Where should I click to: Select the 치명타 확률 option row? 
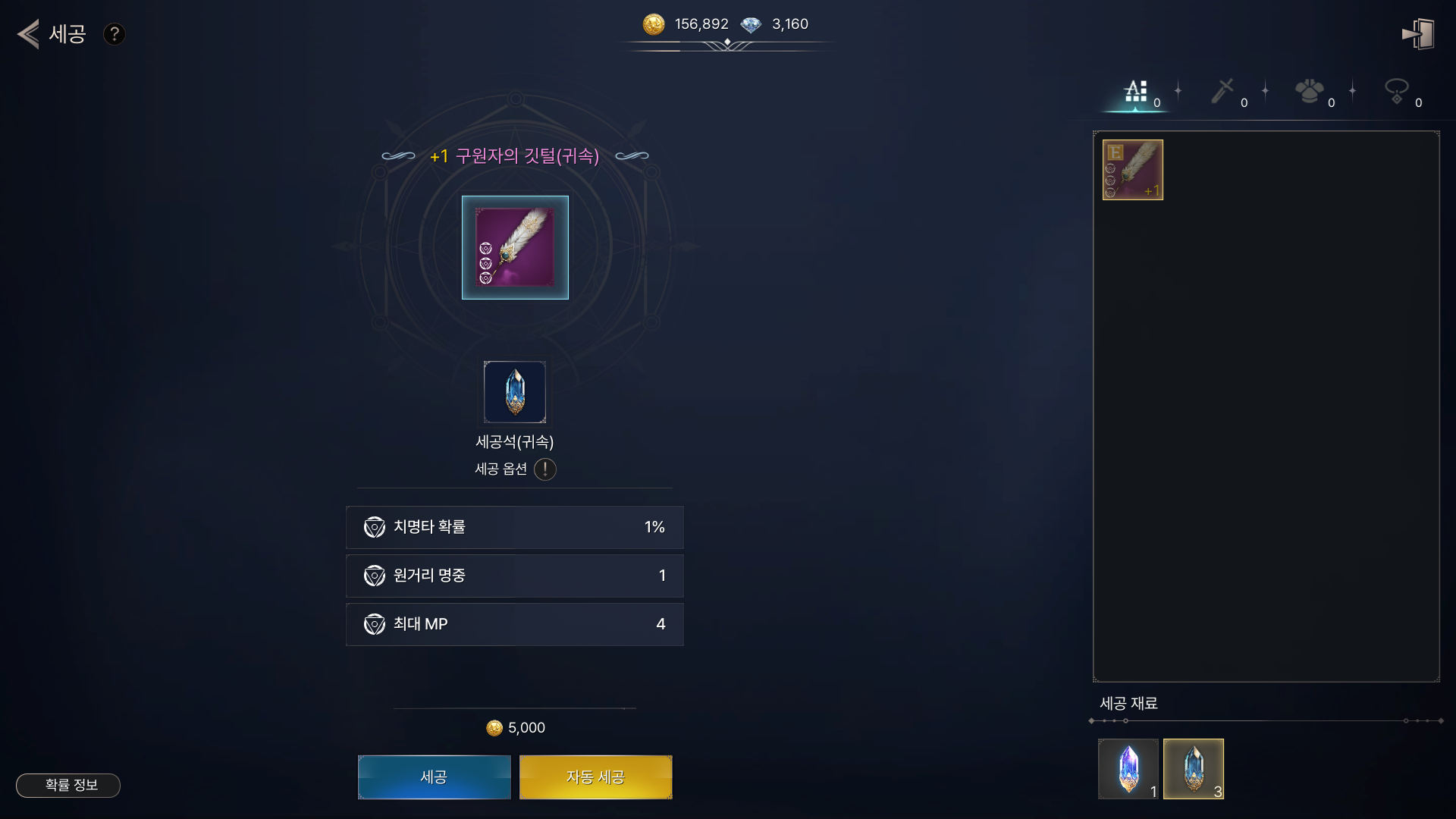click(x=514, y=527)
